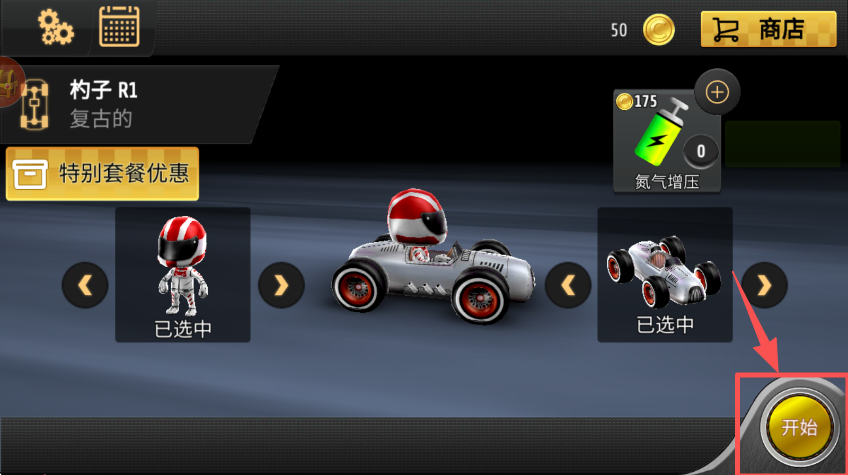
Task: Open the gear settings menu
Action: [55, 27]
